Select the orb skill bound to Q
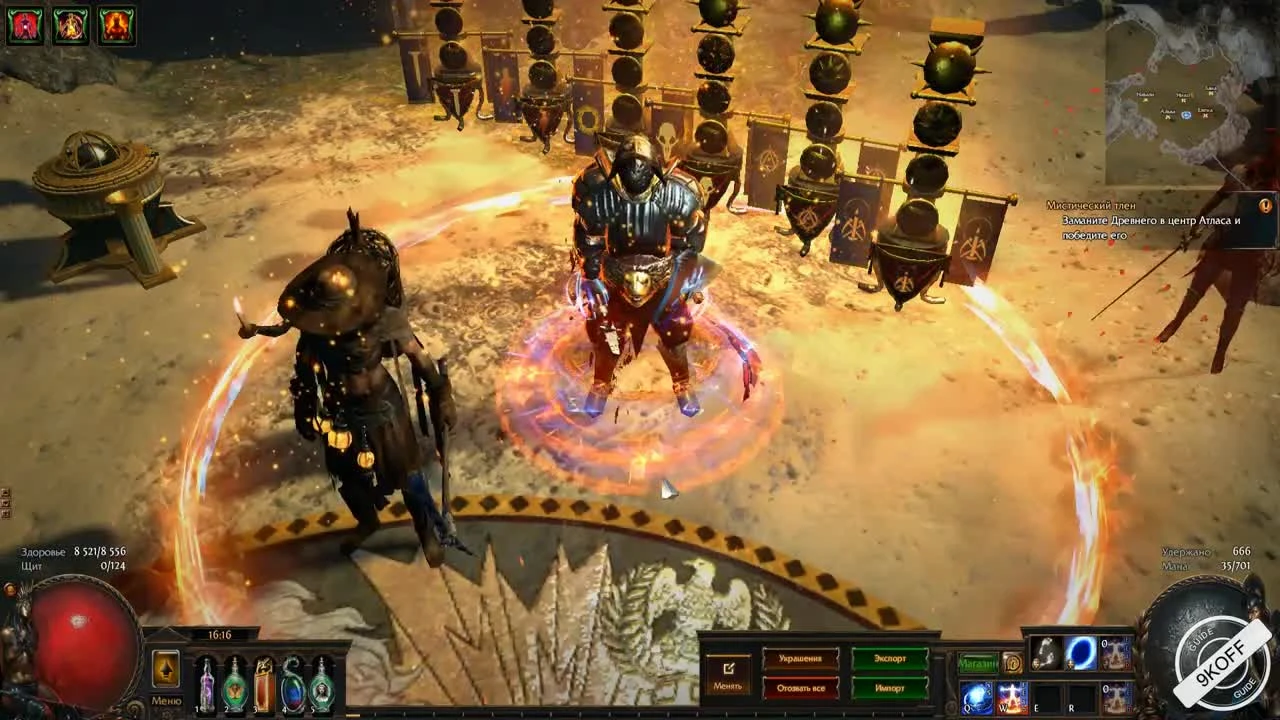Viewport: 1280px width, 720px height. [x=977, y=698]
